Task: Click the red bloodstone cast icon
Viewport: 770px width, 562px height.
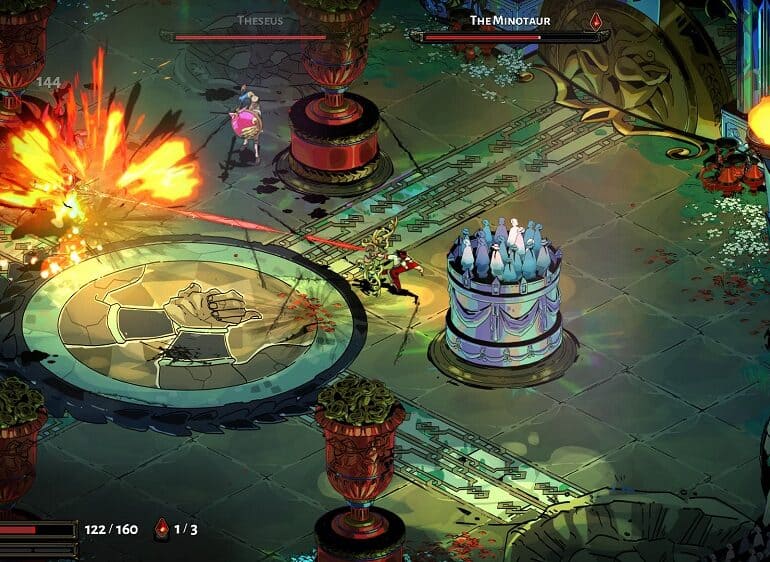Action: 162,529
